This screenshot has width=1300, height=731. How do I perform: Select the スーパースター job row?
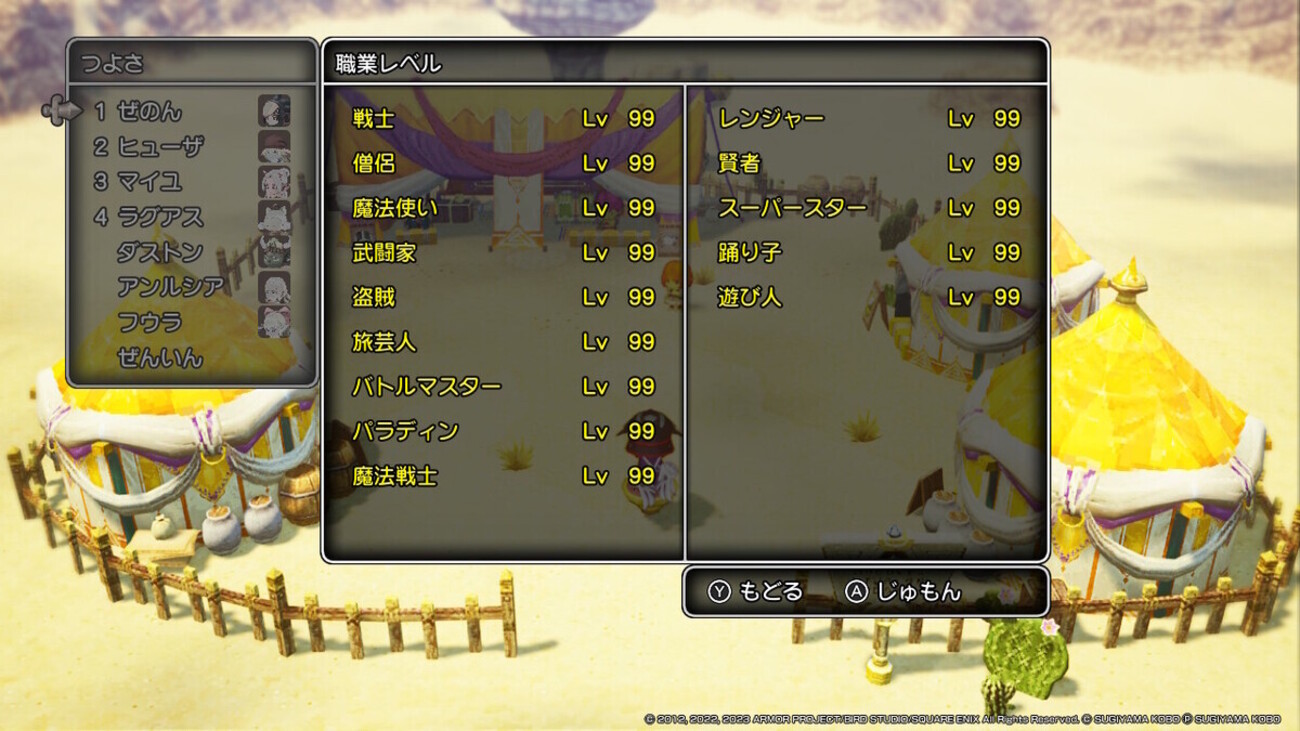(868, 208)
